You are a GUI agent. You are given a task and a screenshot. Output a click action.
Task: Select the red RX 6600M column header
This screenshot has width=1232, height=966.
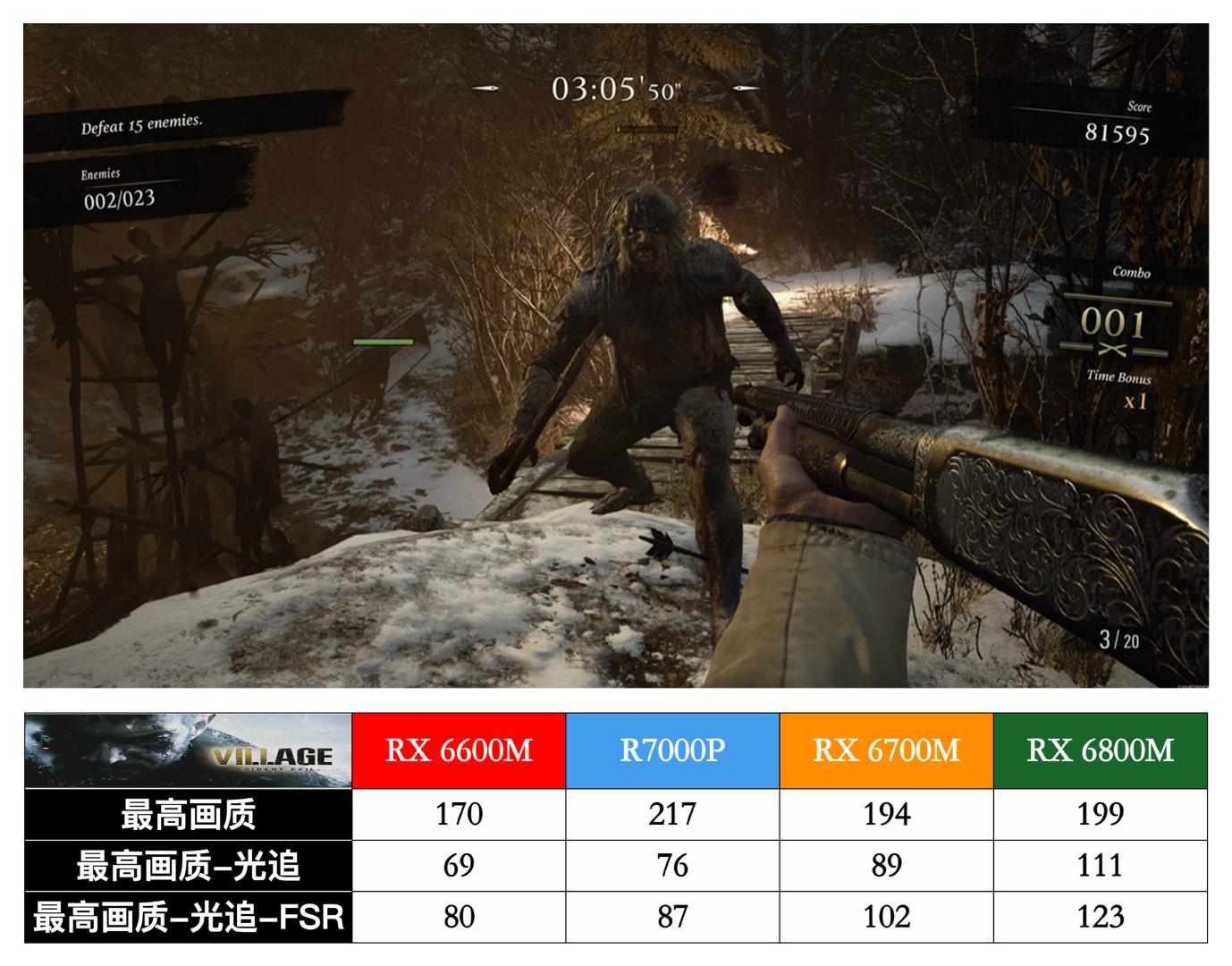coord(459,751)
